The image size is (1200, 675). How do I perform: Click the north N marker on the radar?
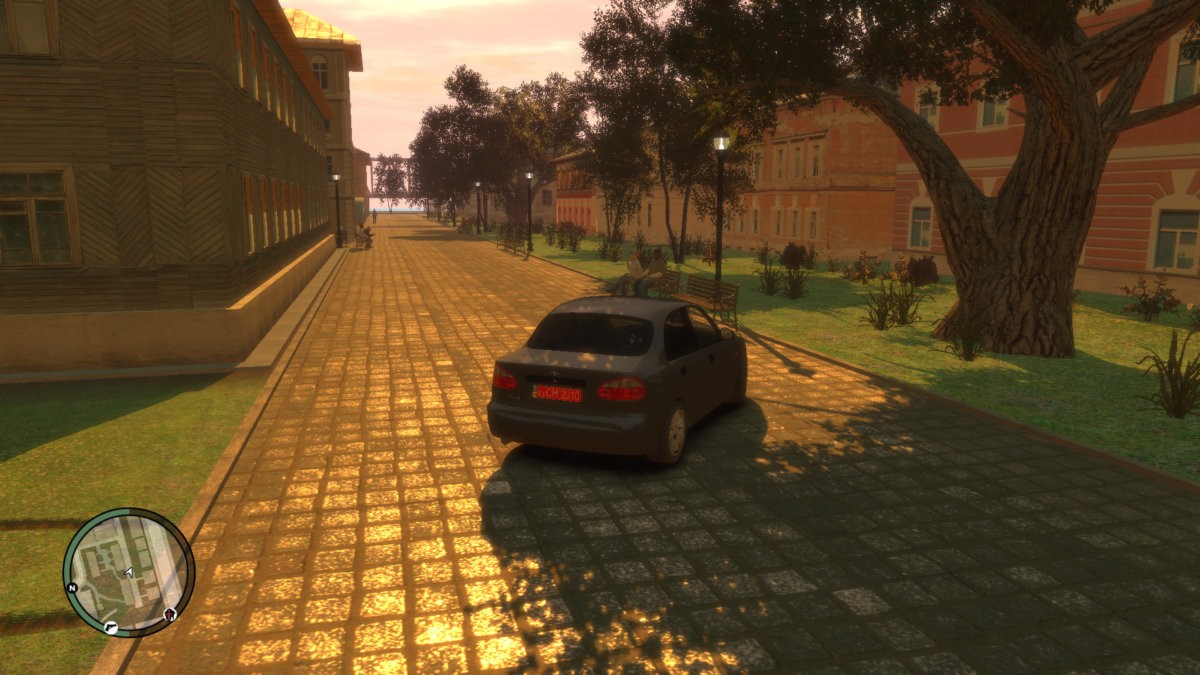[72, 588]
